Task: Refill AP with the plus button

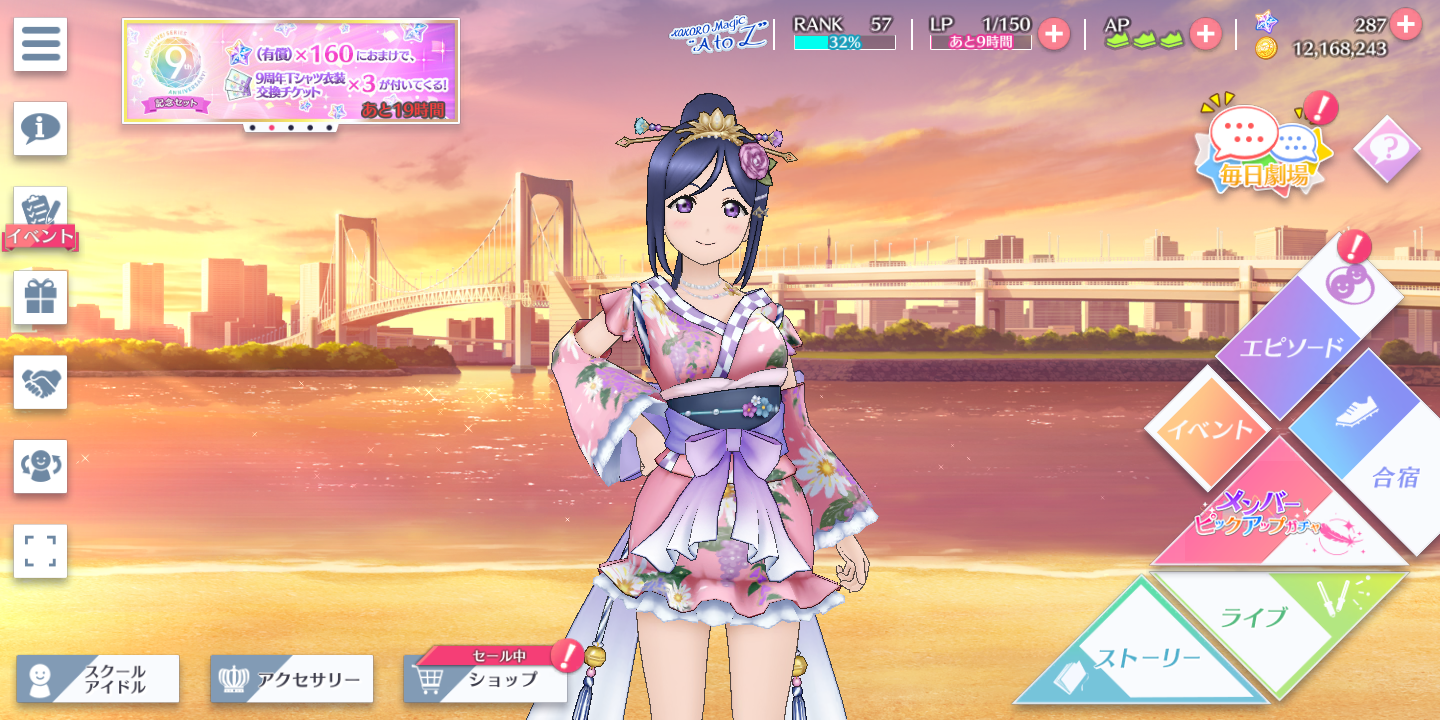Action: (1204, 34)
